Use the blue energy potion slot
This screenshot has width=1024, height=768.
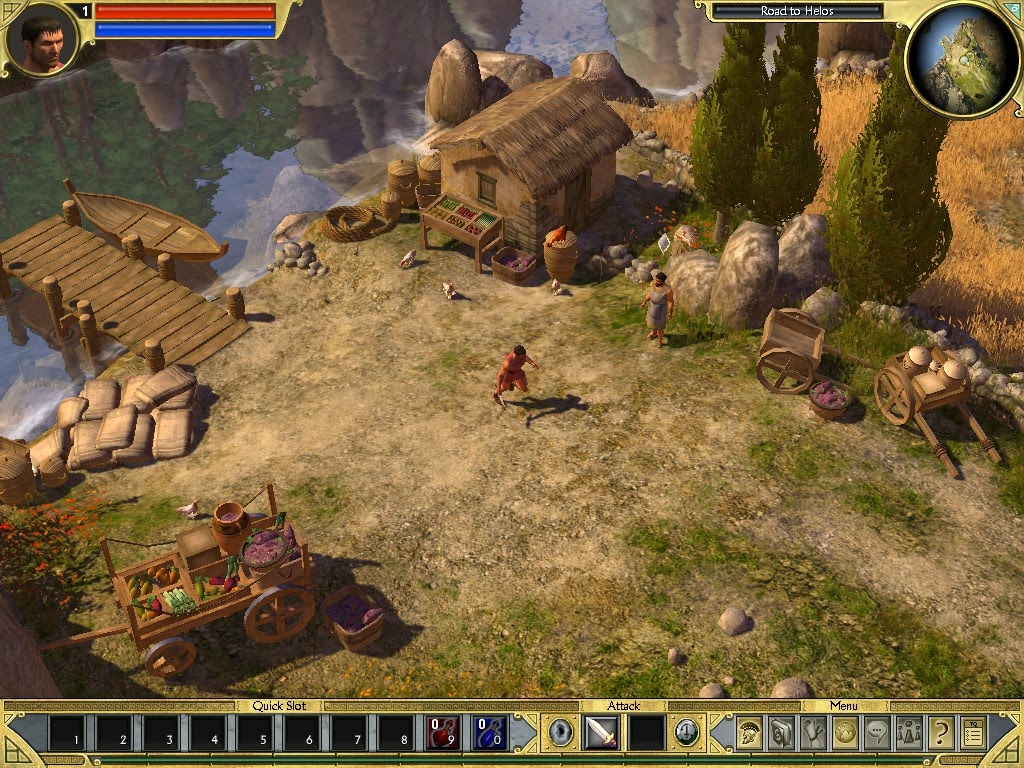[490, 733]
